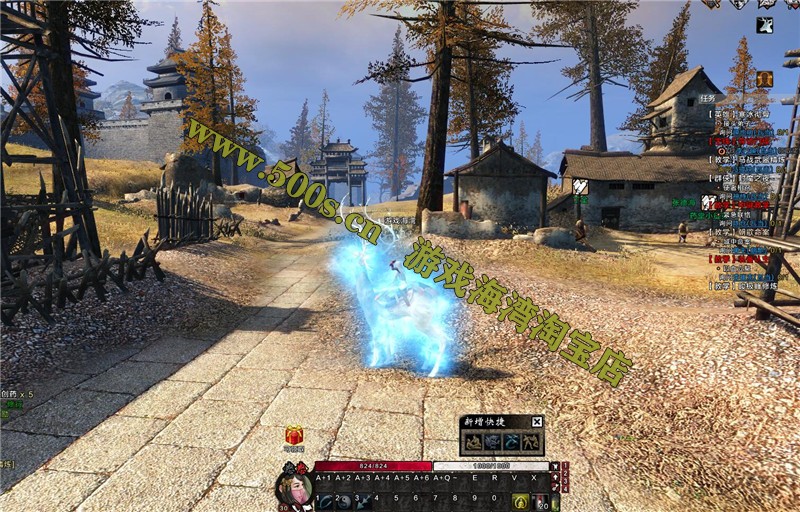
Task: Open the 任务 quest tracker header
Action: (x=707, y=99)
